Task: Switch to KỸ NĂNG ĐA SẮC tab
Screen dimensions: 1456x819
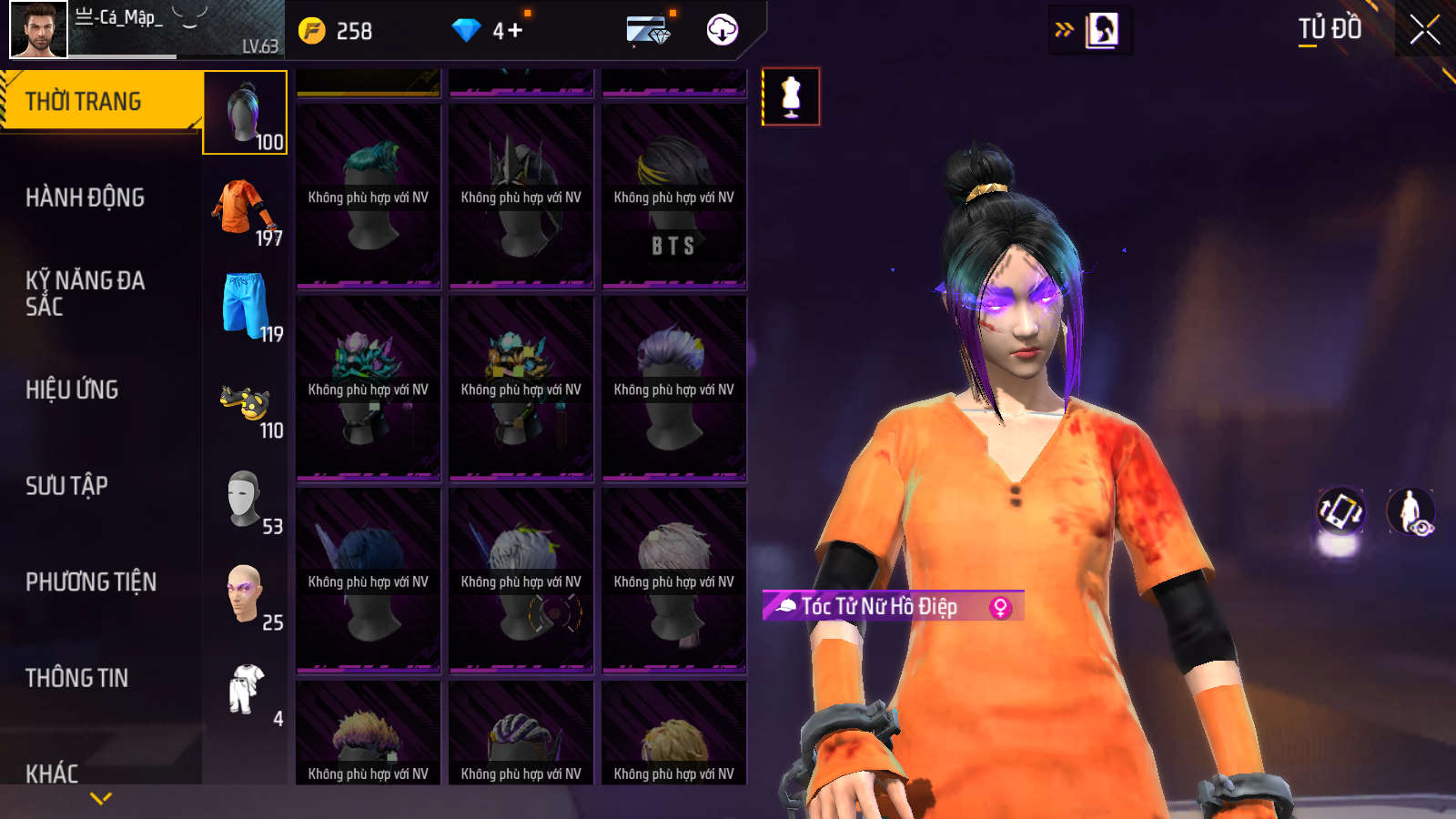Action: [x=85, y=293]
